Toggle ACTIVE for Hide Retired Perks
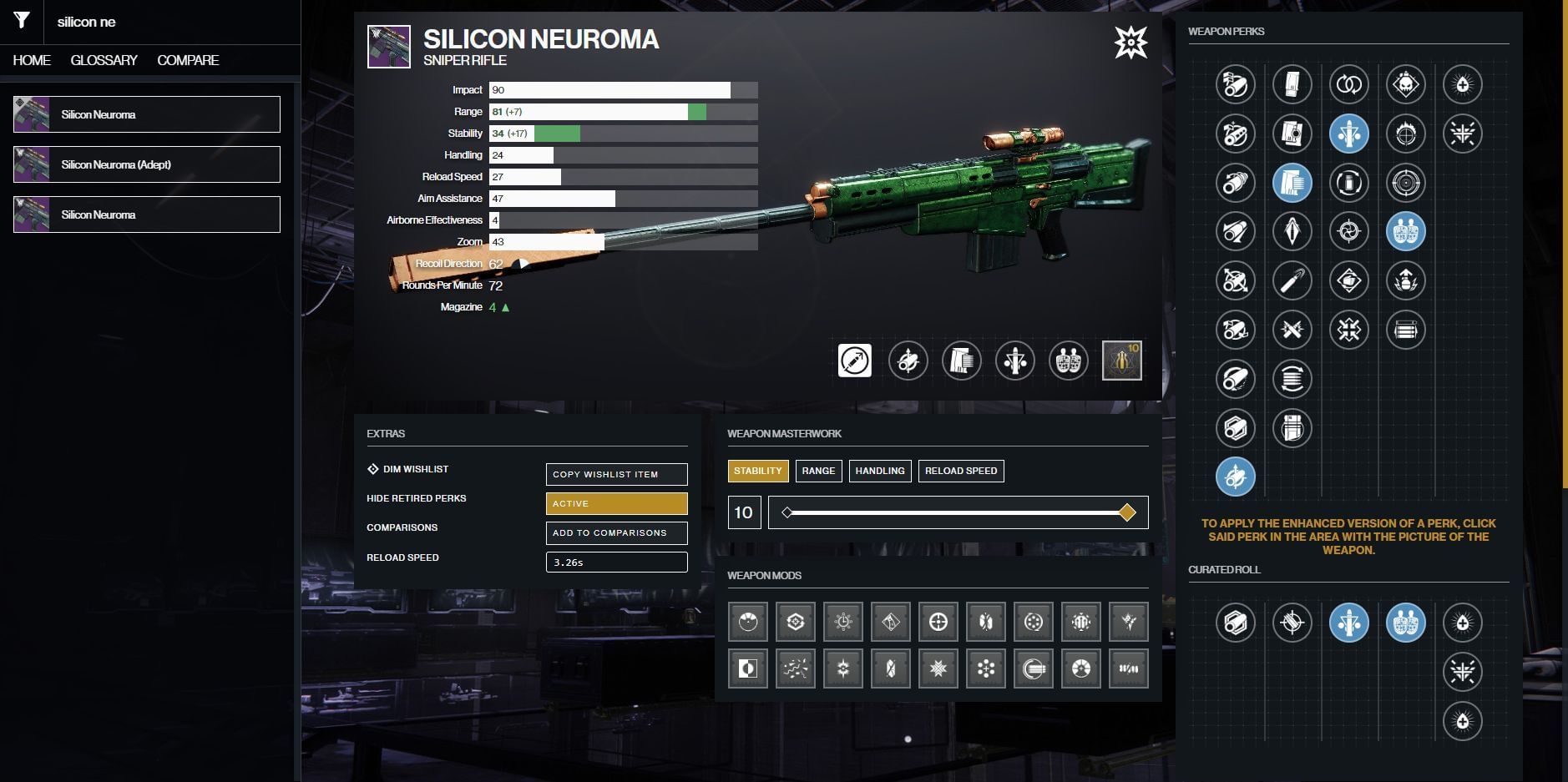 616,503
